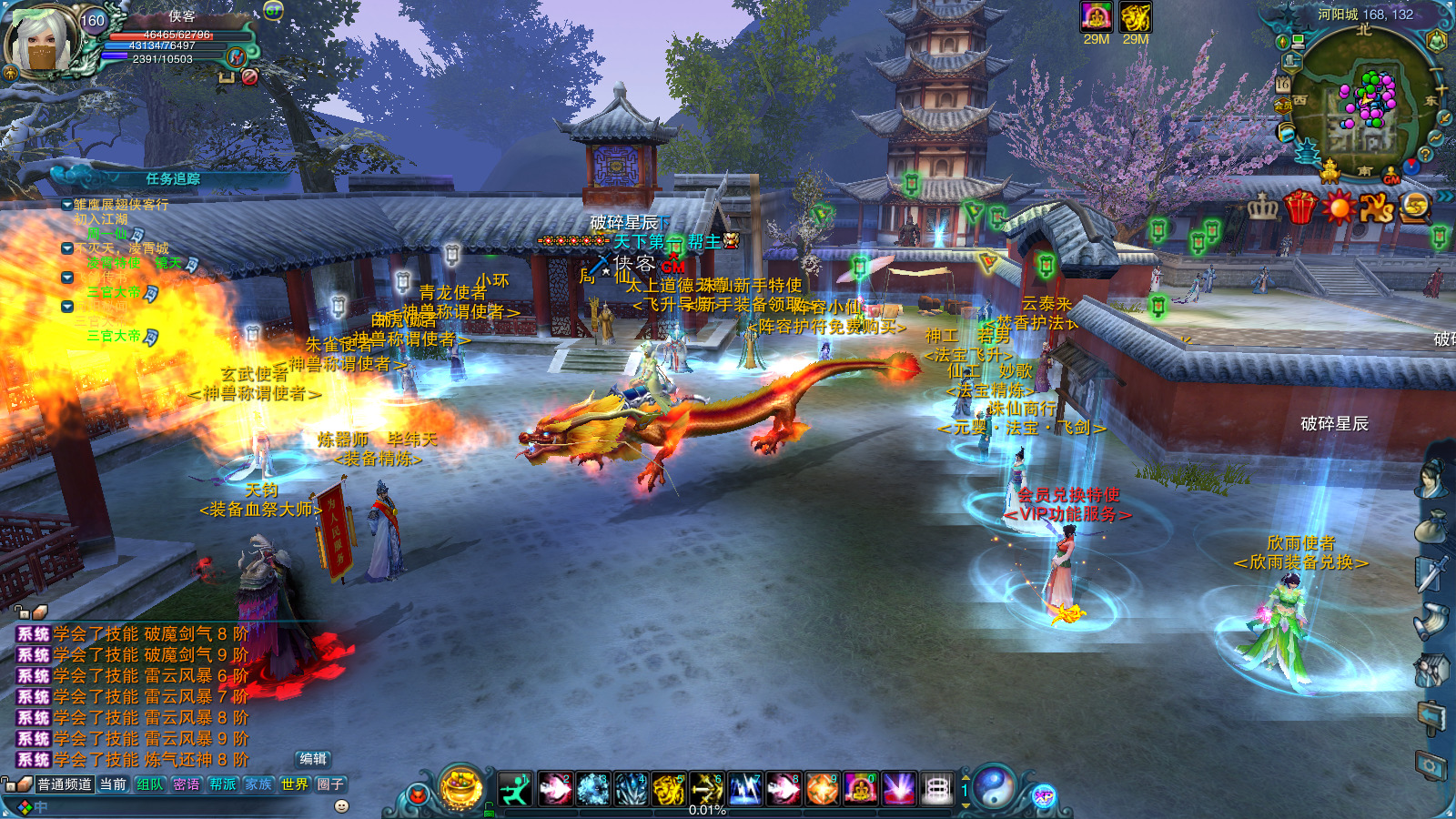Select the 帮派 (Guild) chat tab
Viewport: 1456px width, 819px height.
[x=222, y=784]
